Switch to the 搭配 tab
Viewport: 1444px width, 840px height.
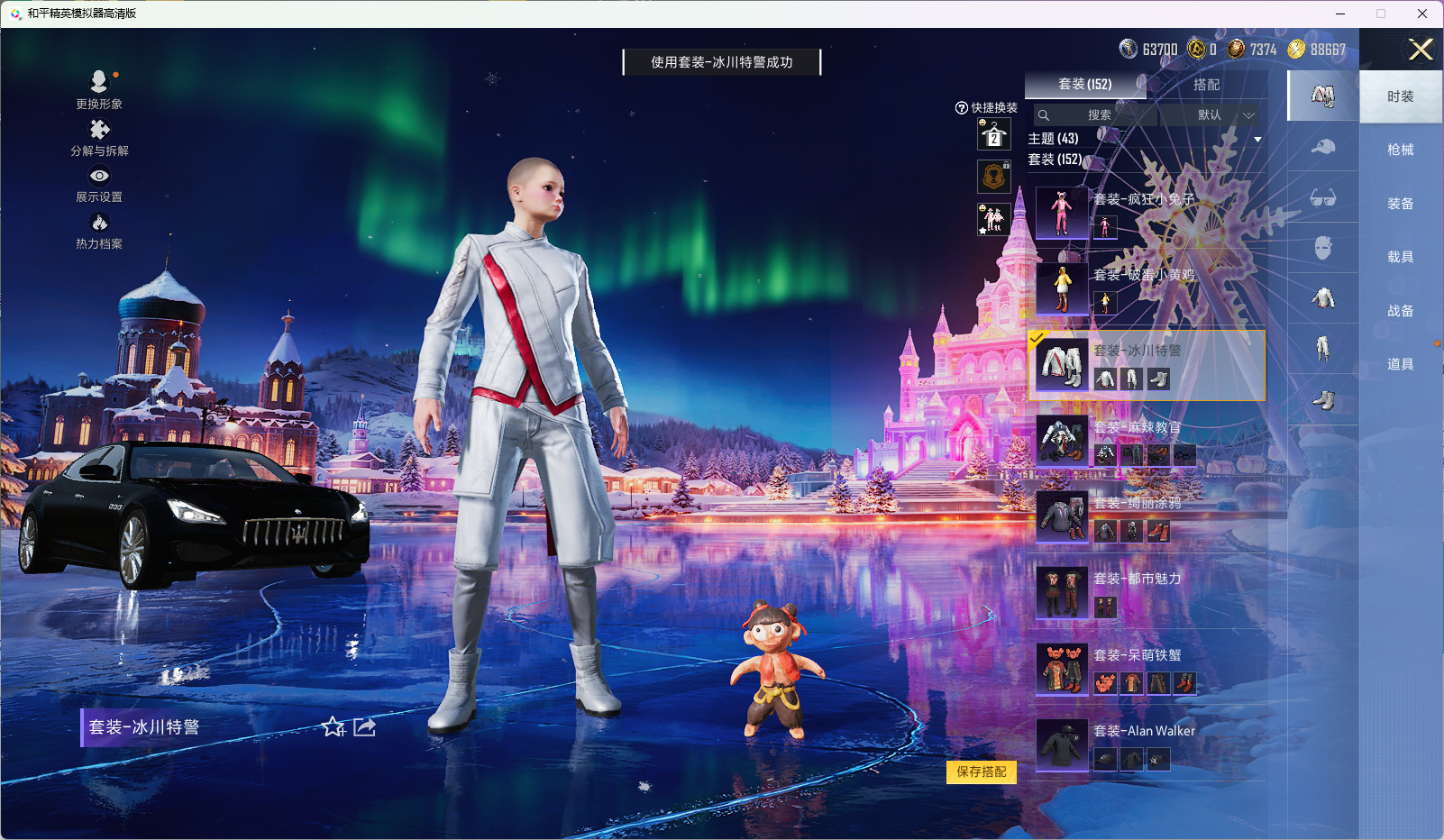click(x=1208, y=84)
